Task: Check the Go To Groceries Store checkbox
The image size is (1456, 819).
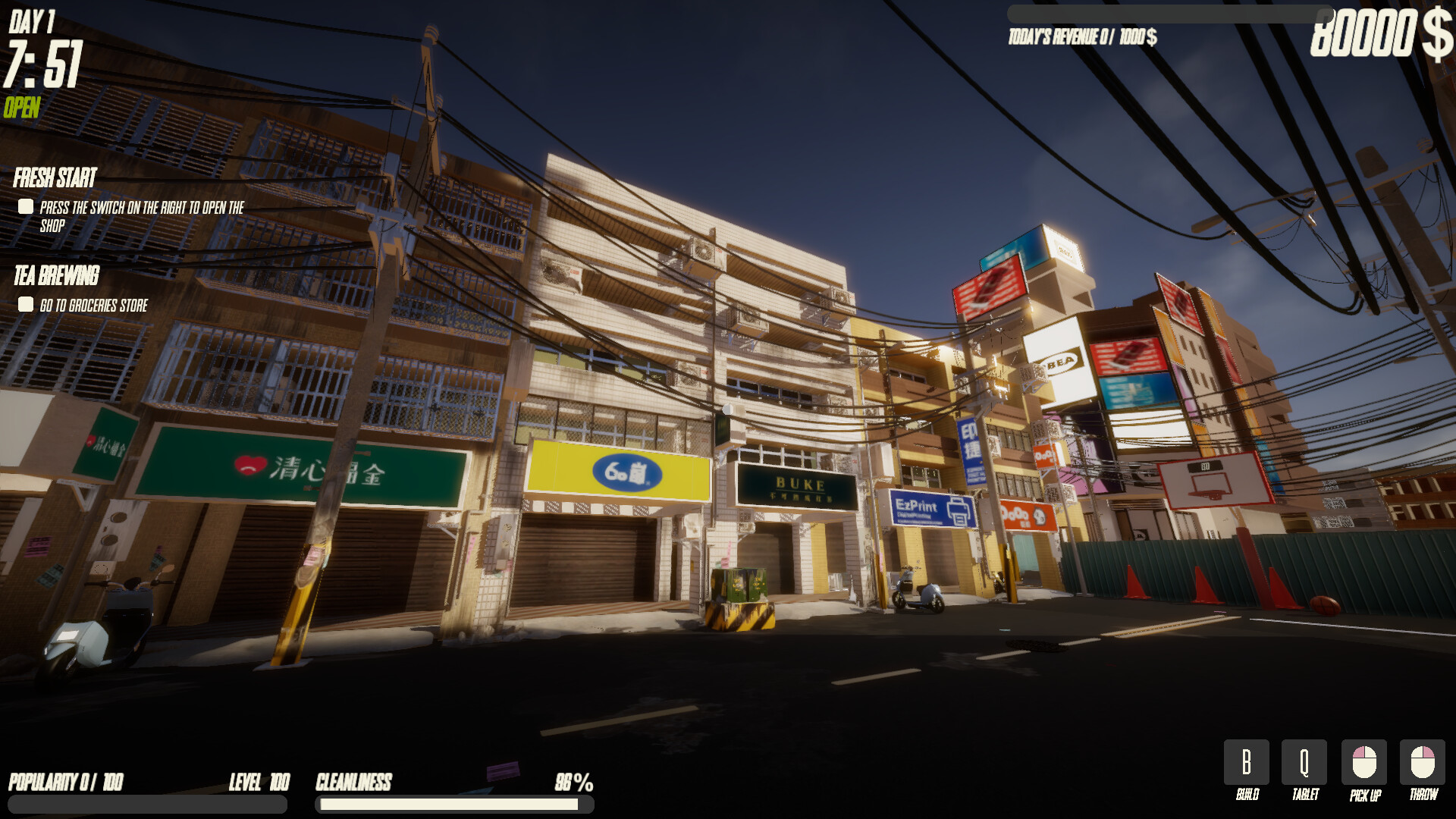Action: [x=25, y=305]
